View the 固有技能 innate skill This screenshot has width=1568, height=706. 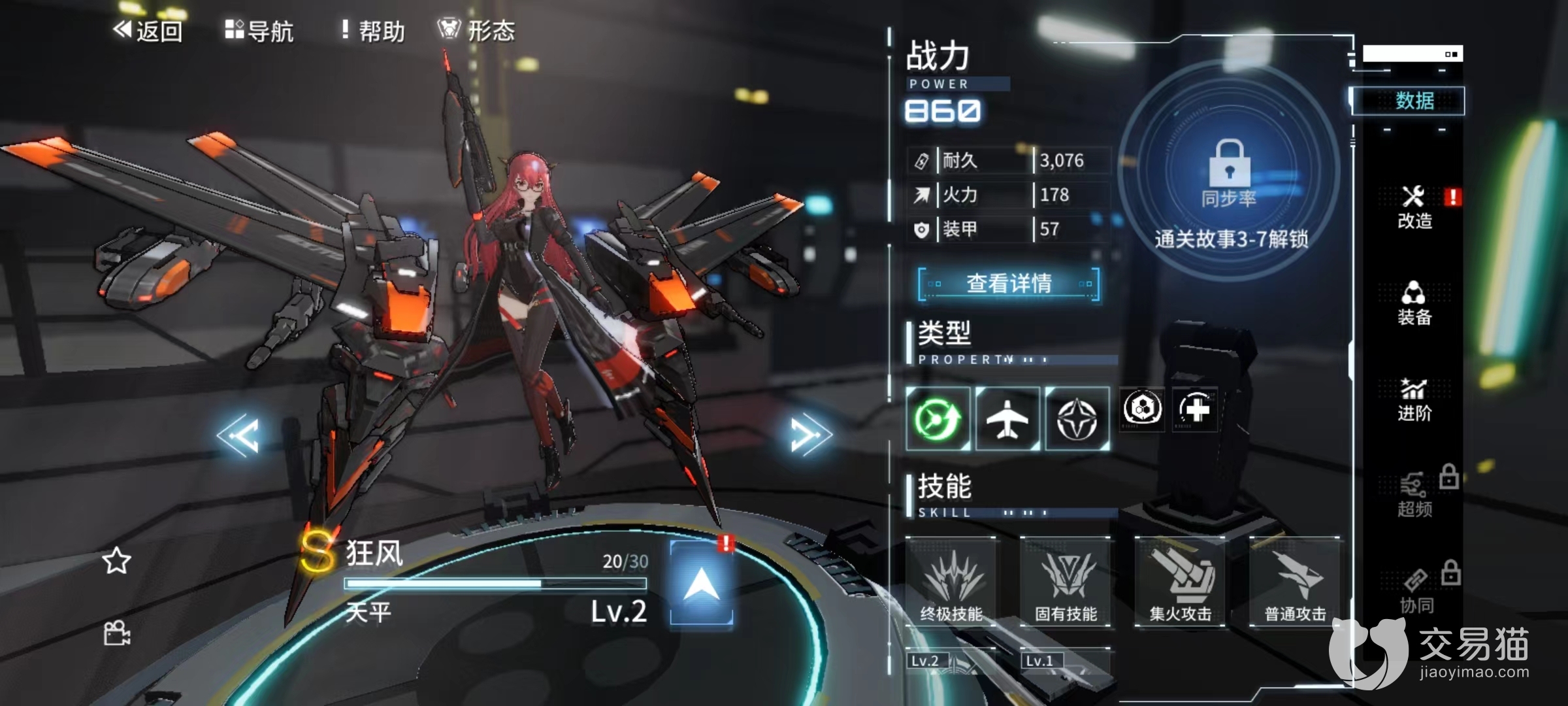pyautogui.click(x=1066, y=582)
